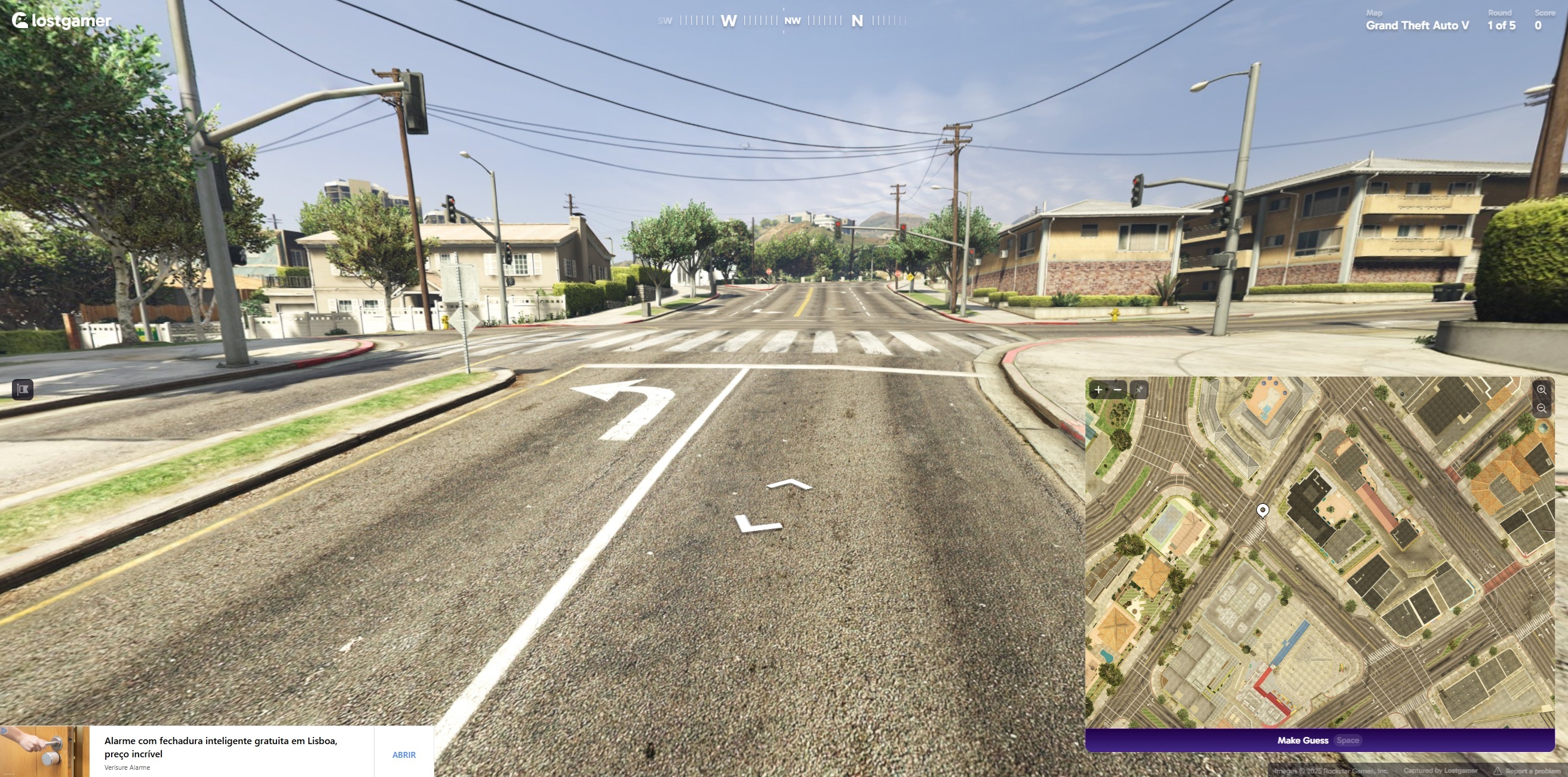Select the guess pin marker on map
Viewport: 1568px width, 777px height.
pyautogui.click(x=1262, y=510)
